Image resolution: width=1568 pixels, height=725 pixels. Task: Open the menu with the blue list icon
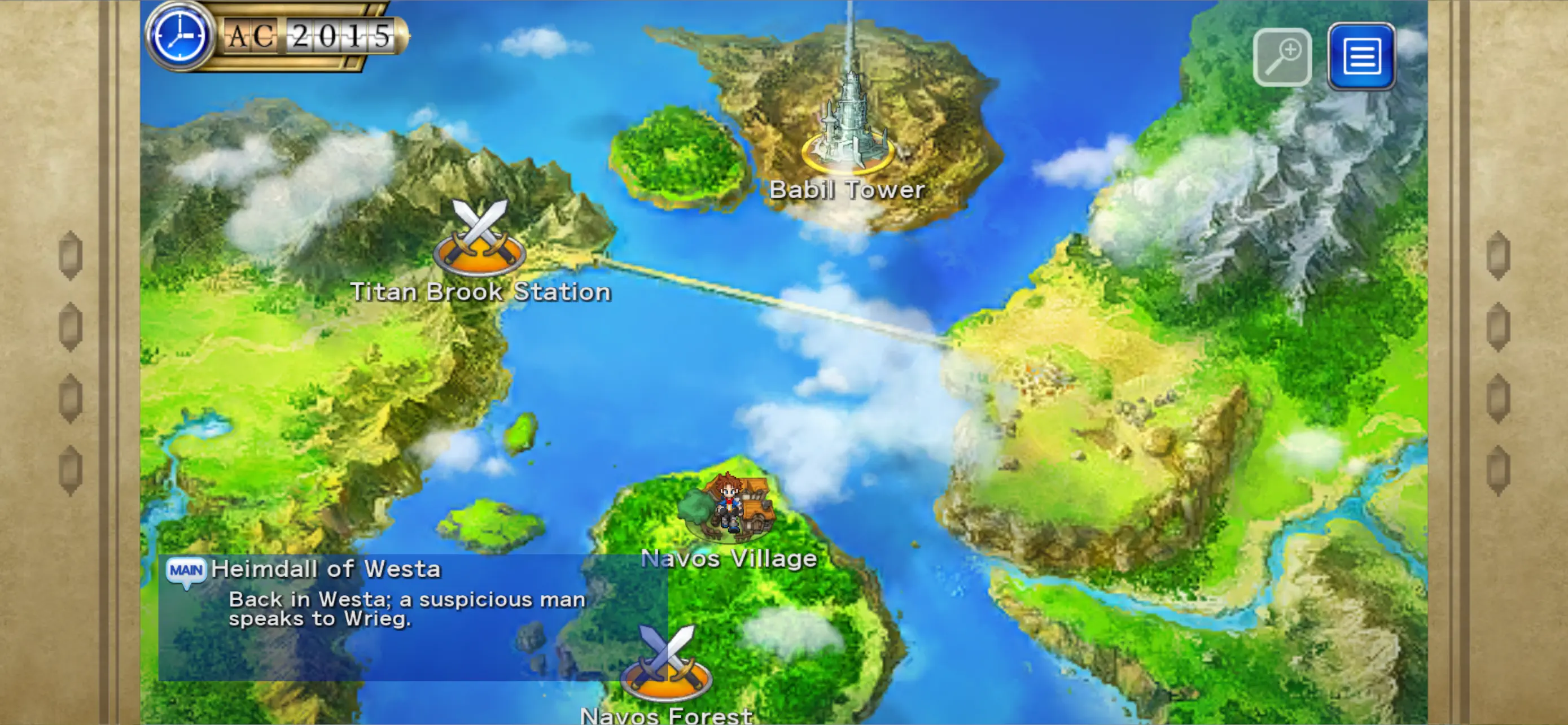[1362, 56]
